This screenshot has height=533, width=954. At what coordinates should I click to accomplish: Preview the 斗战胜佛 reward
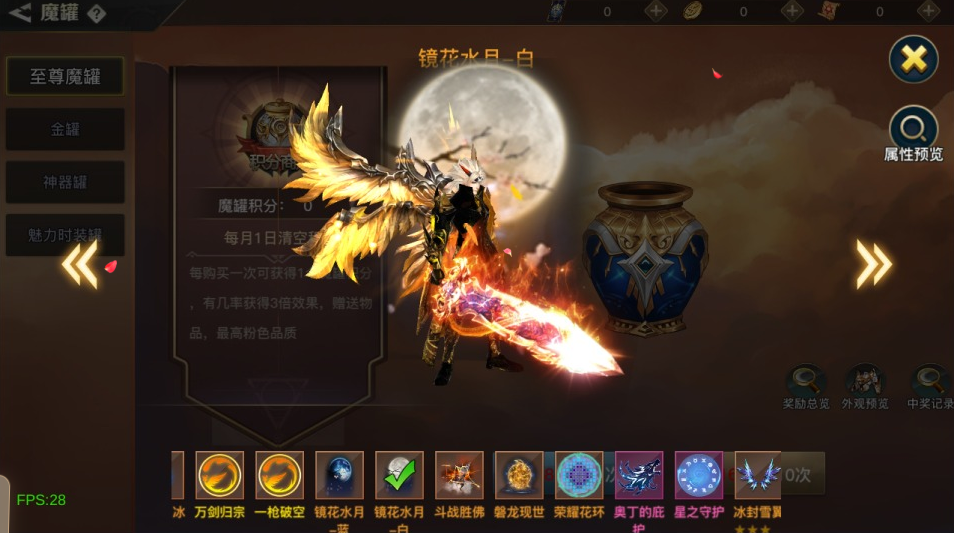click(x=459, y=475)
